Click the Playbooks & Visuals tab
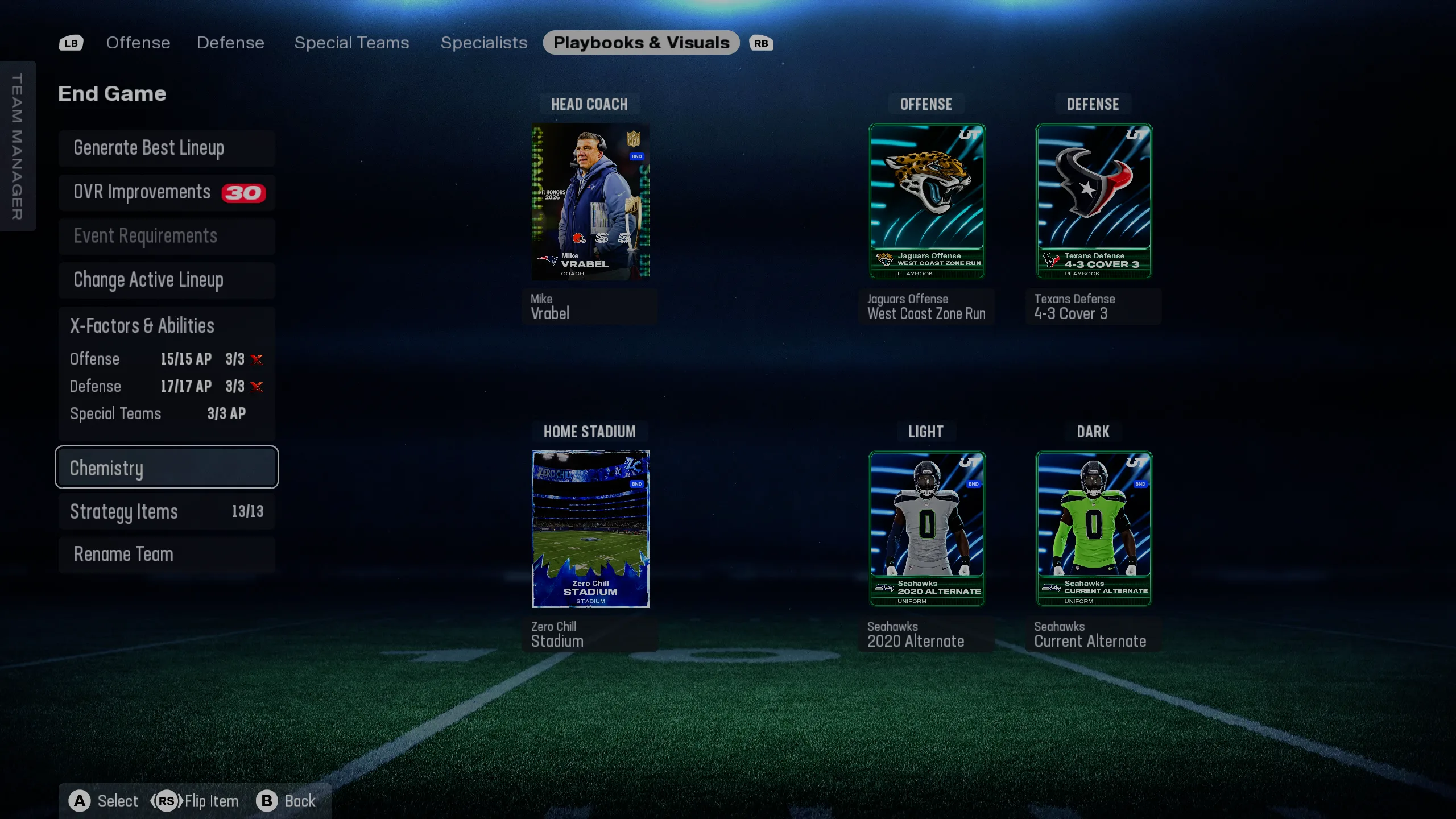The width and height of the screenshot is (1456, 819). tap(641, 43)
